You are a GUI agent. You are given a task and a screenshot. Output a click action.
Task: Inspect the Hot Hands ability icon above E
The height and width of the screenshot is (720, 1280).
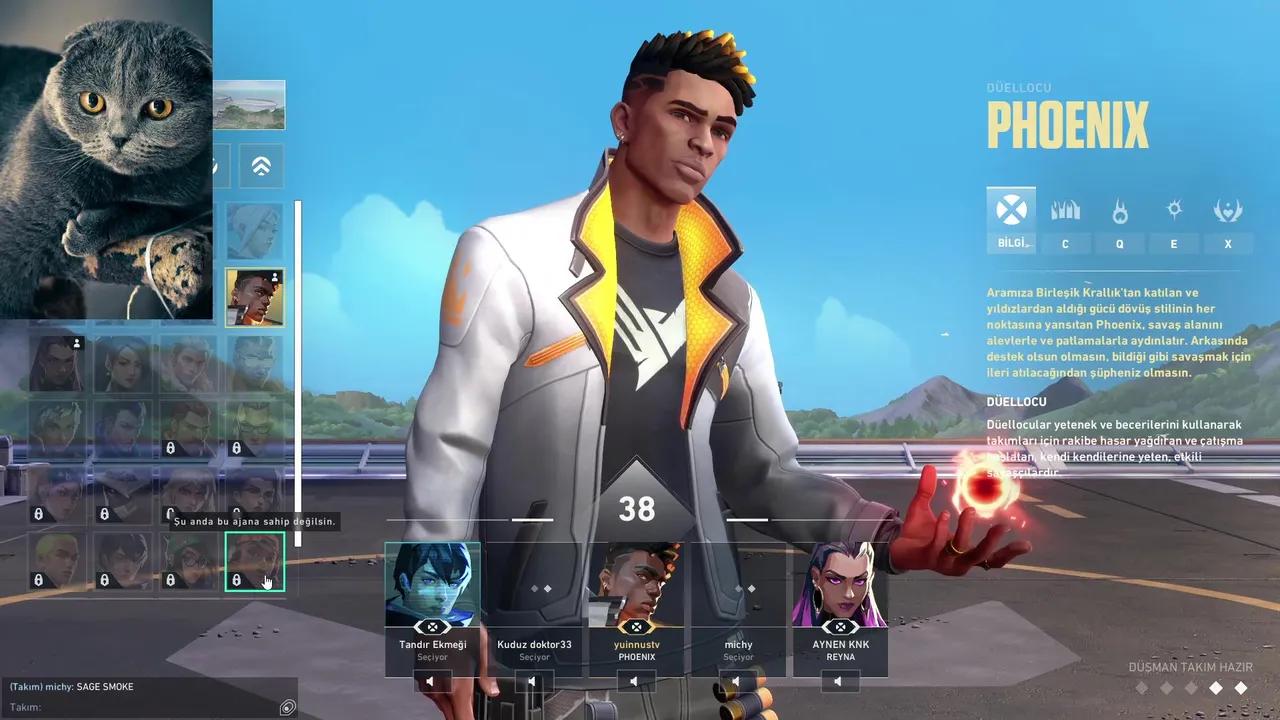(1174, 210)
